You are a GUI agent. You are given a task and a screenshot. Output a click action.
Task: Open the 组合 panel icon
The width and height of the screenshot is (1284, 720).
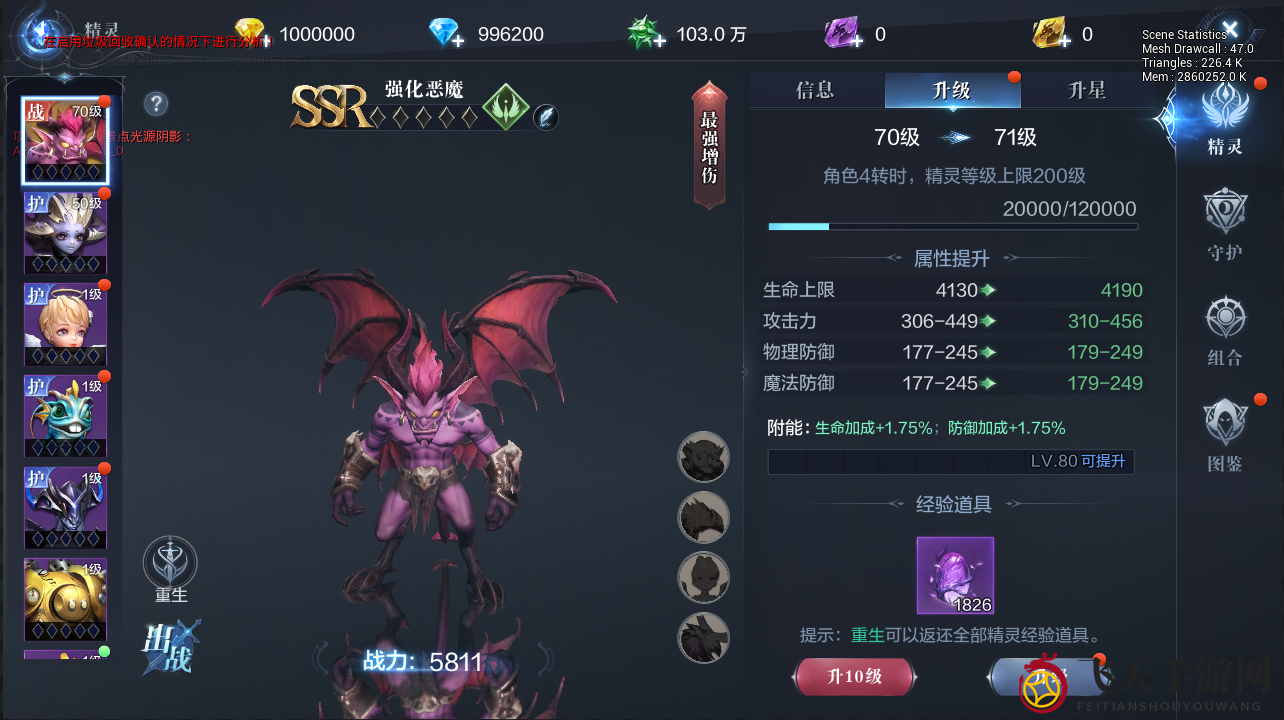point(1224,330)
